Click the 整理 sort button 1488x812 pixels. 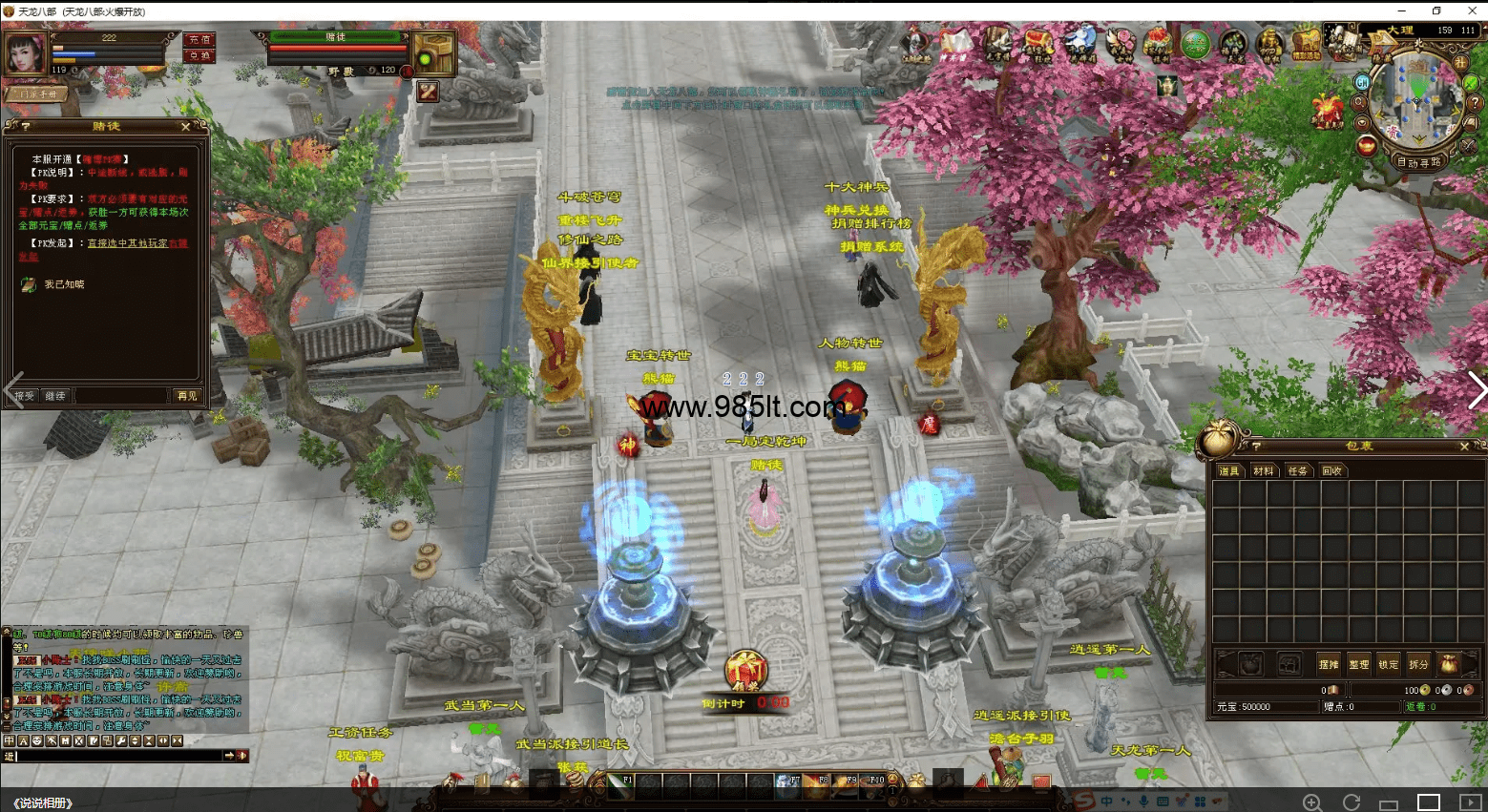(1358, 664)
